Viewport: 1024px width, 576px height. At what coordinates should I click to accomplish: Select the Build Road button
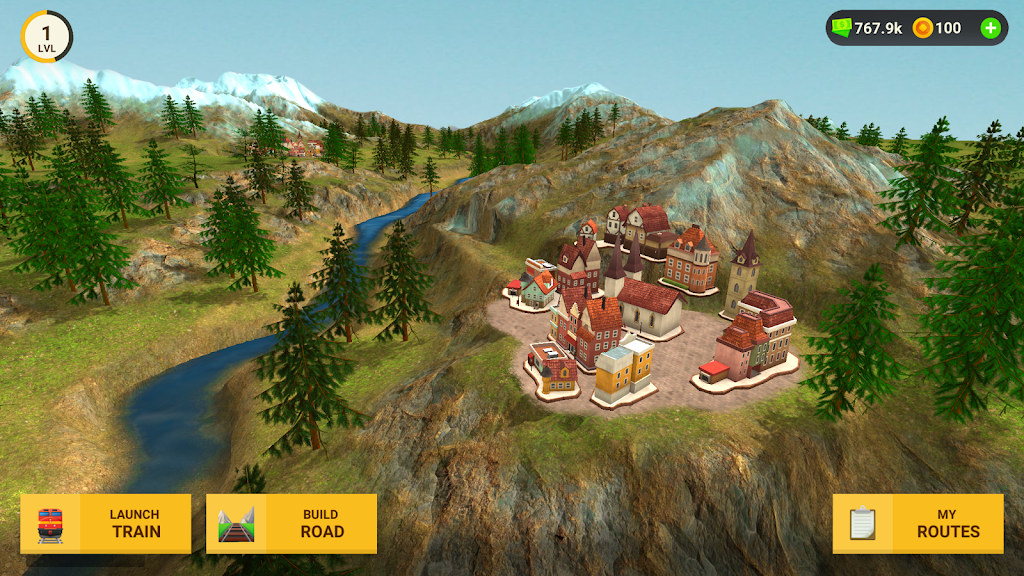click(291, 523)
